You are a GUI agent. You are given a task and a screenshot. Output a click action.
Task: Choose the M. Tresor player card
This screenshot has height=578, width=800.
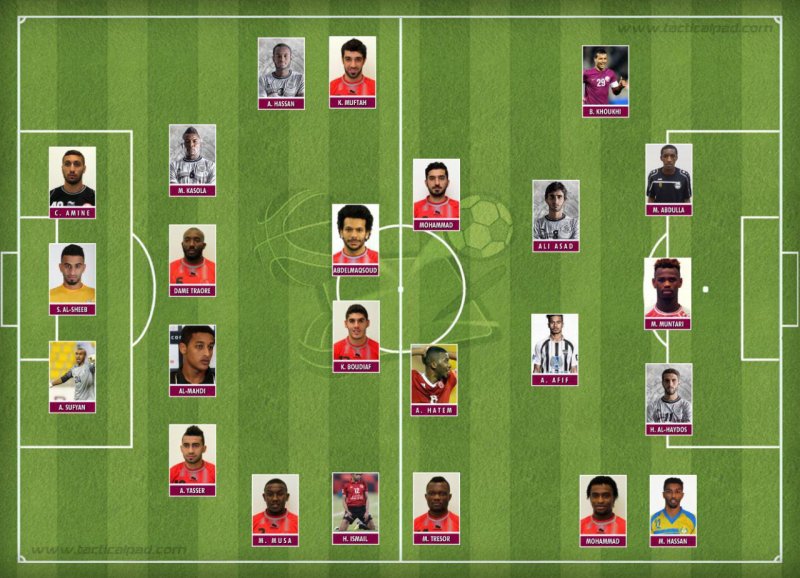436,507
